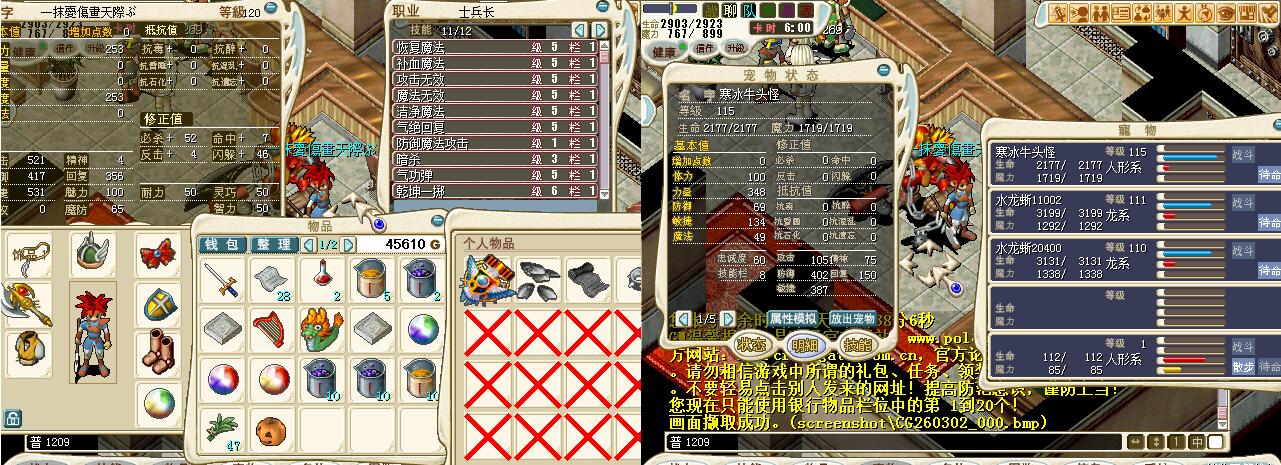This screenshot has width=1281, height=465.
Task: Select the brown boots equipment slot
Action: [157, 352]
